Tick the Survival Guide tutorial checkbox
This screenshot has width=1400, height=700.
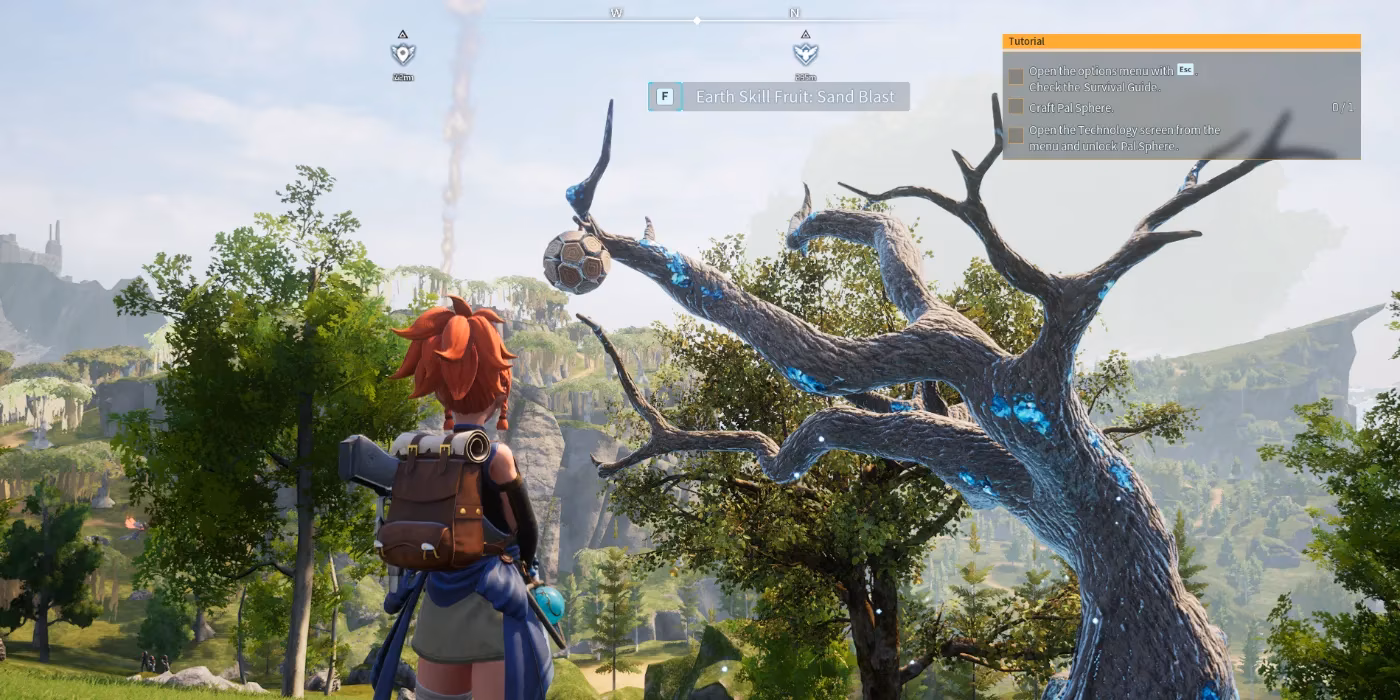[x=1016, y=77]
